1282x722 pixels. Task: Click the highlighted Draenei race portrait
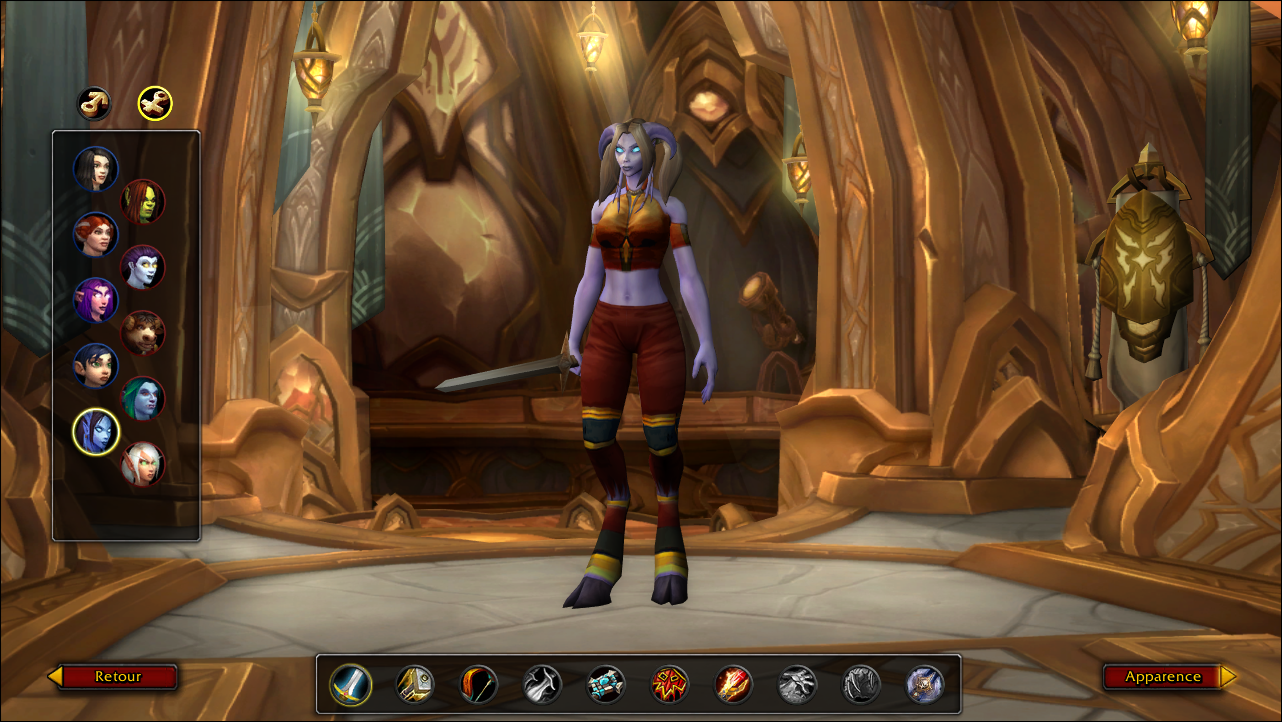pos(96,432)
